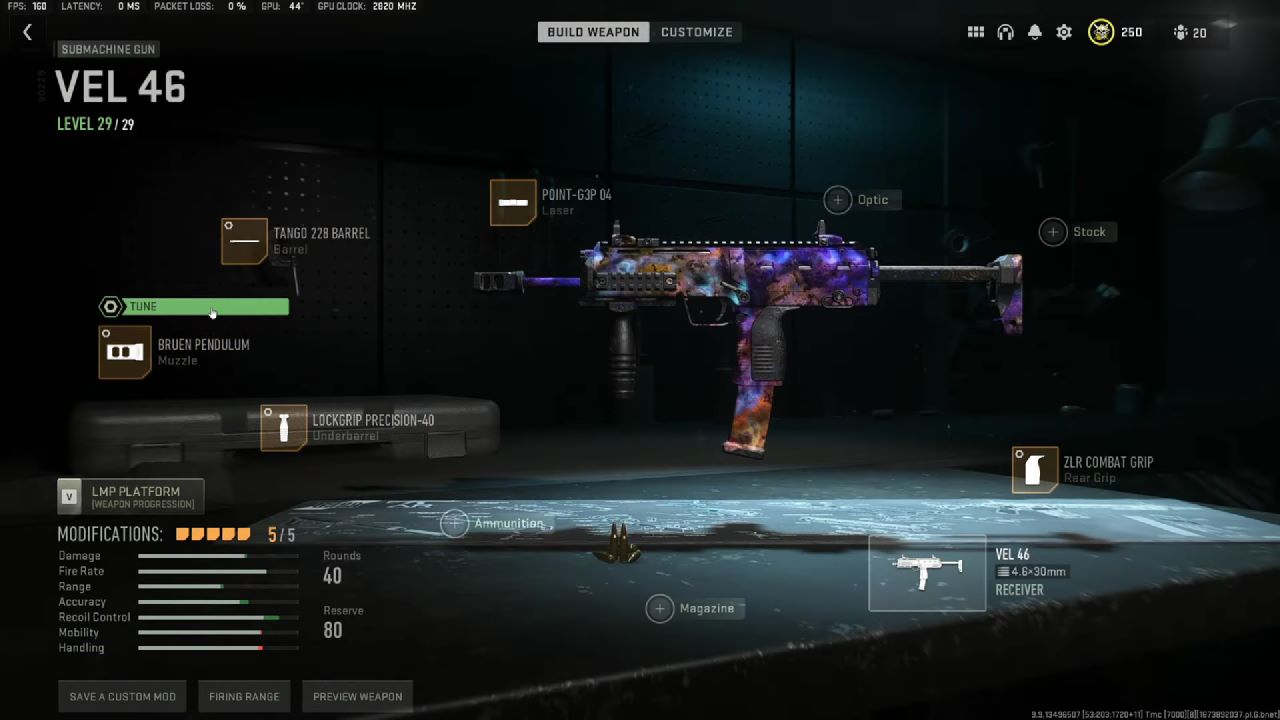Open the VEL 46 receiver thumbnail
1280x720 pixels.
click(x=926, y=572)
